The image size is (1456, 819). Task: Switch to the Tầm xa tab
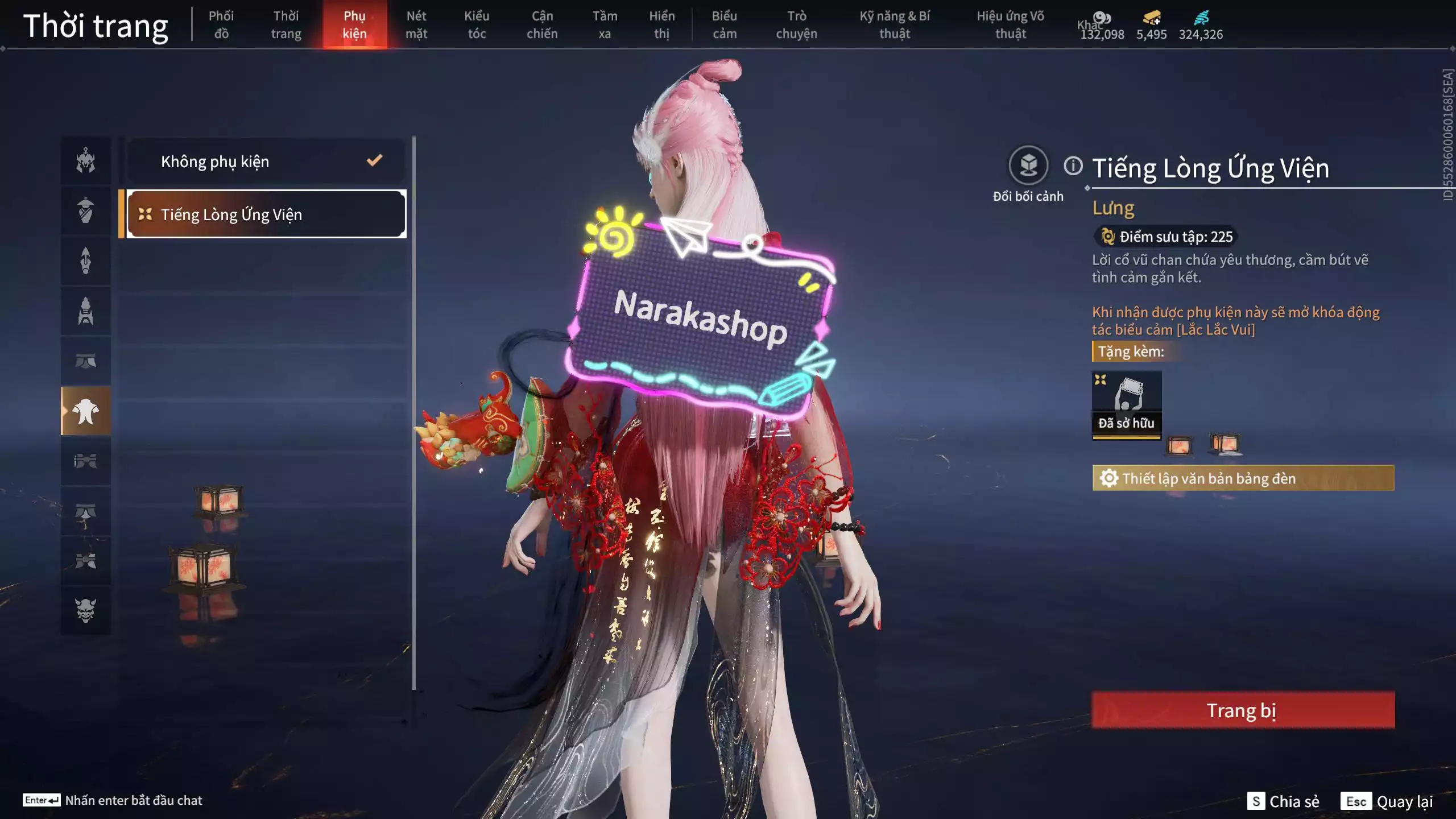tap(605, 24)
